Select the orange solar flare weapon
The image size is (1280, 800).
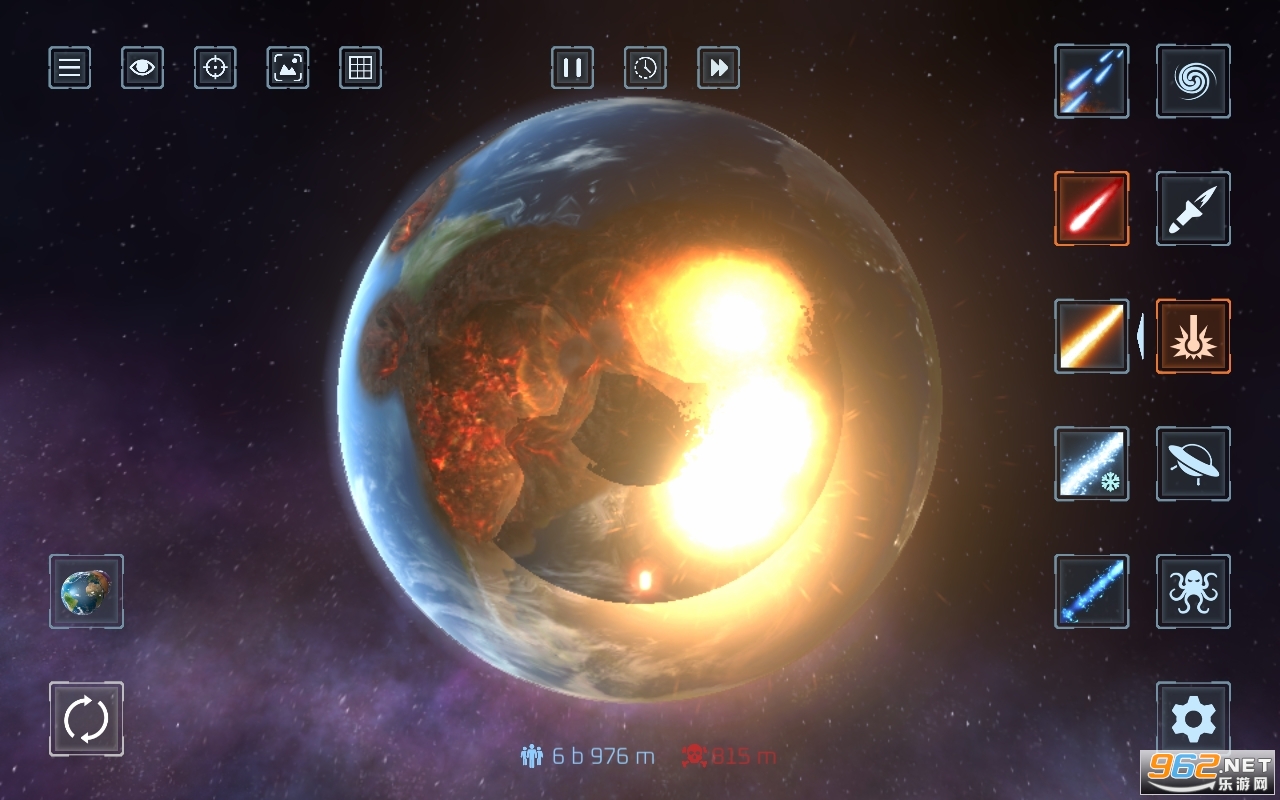1091,336
